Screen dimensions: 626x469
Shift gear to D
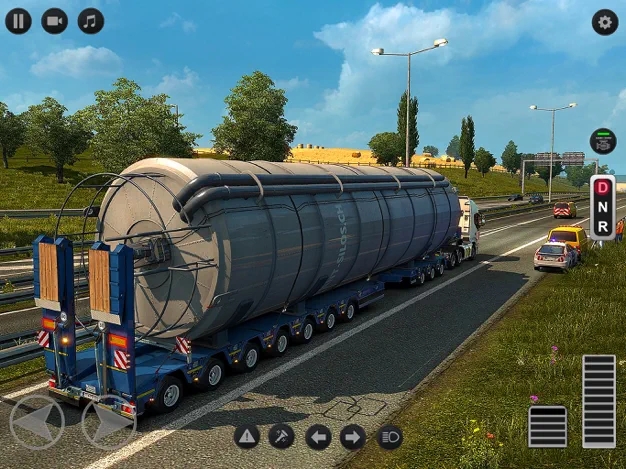click(602, 188)
